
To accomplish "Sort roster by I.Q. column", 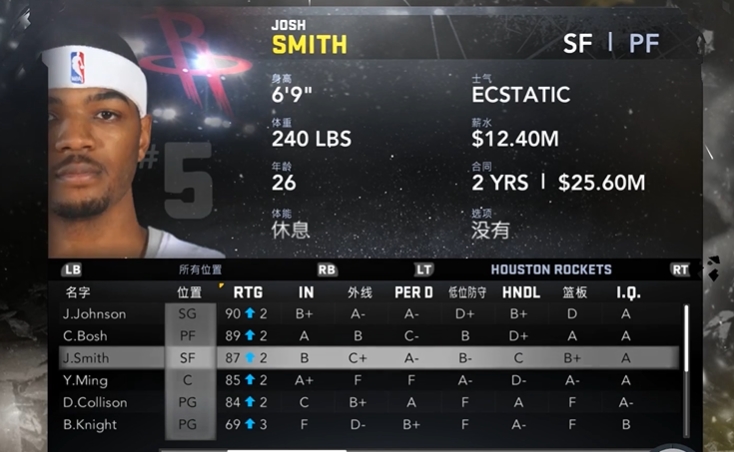I will pyautogui.click(x=627, y=293).
